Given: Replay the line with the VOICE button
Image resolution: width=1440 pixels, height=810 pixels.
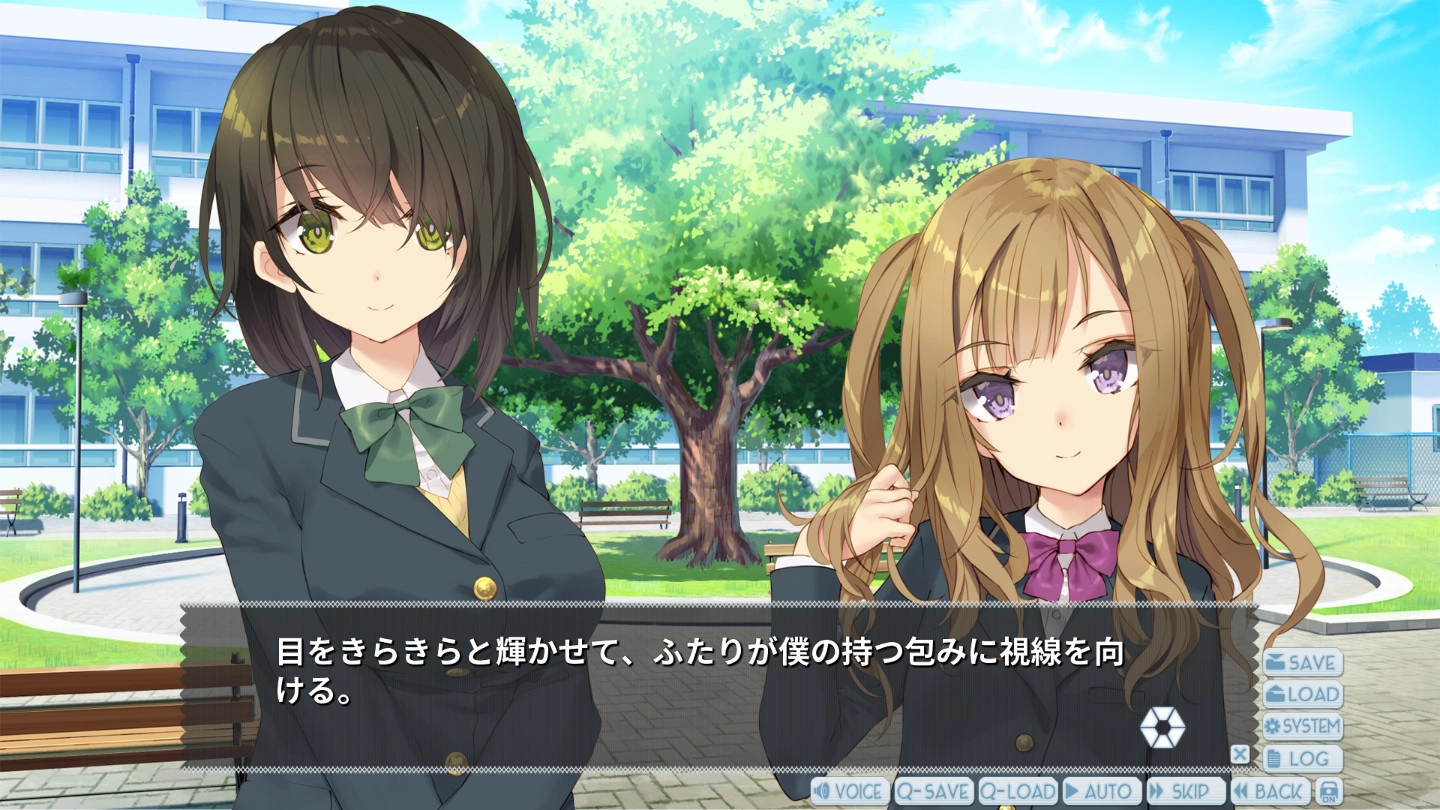Looking at the screenshot, I should click(849, 791).
